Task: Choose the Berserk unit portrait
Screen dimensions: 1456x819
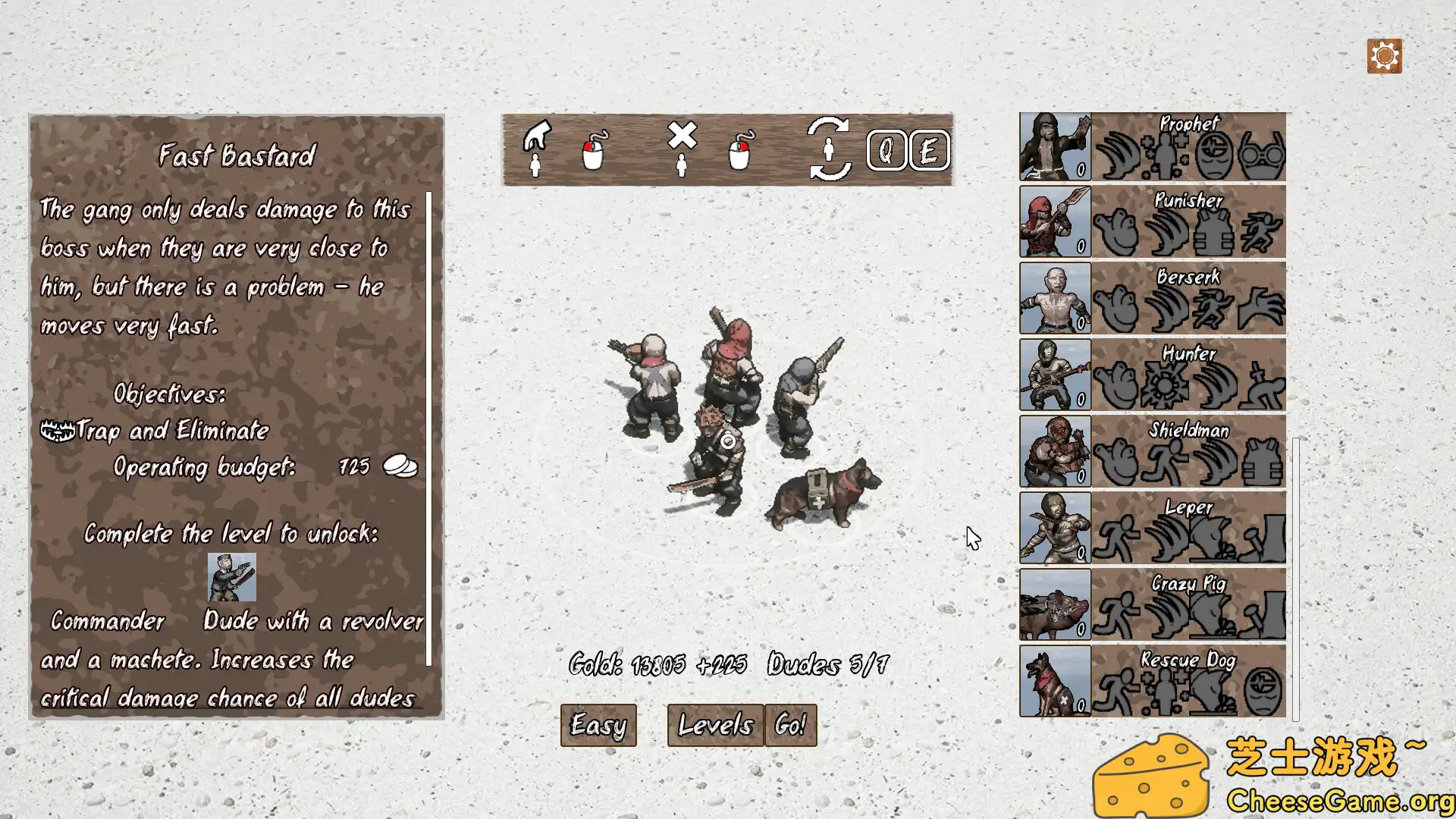Action: tap(1055, 299)
